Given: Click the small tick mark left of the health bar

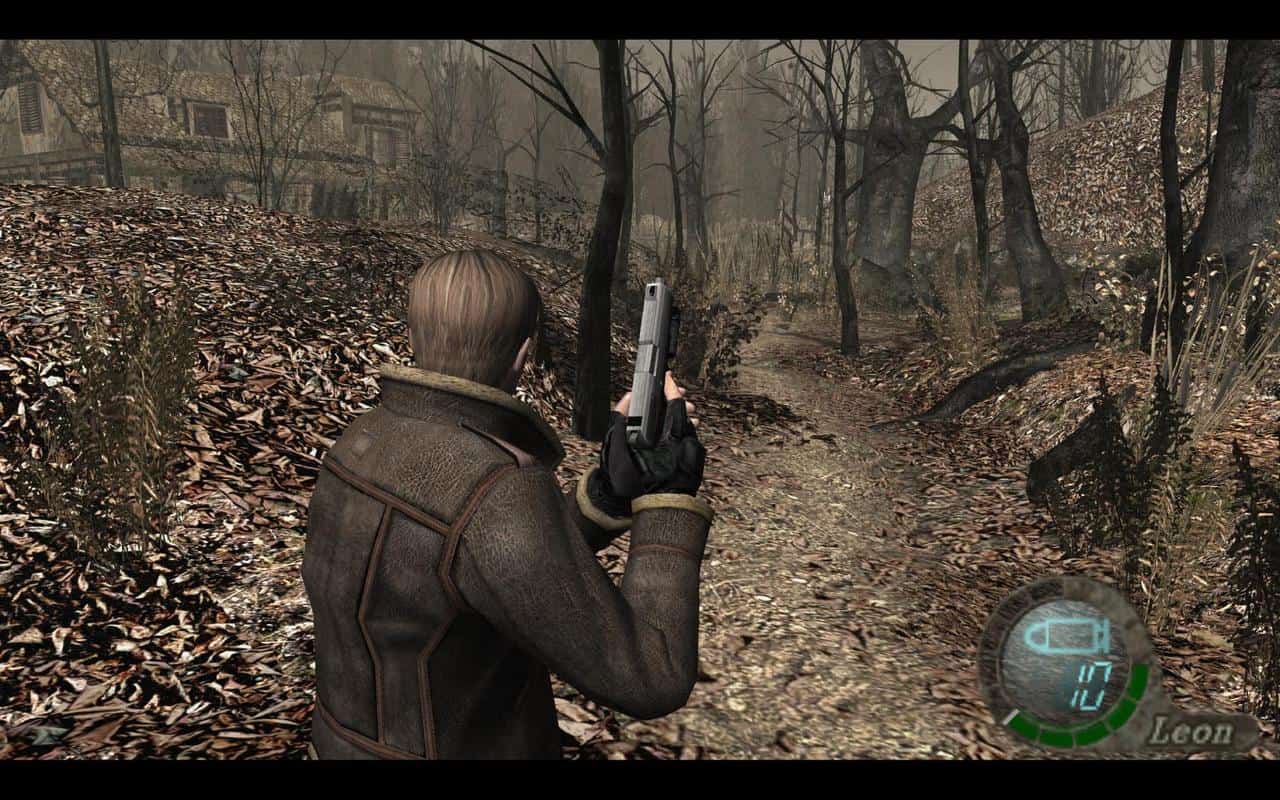Looking at the screenshot, I should point(1013,715).
